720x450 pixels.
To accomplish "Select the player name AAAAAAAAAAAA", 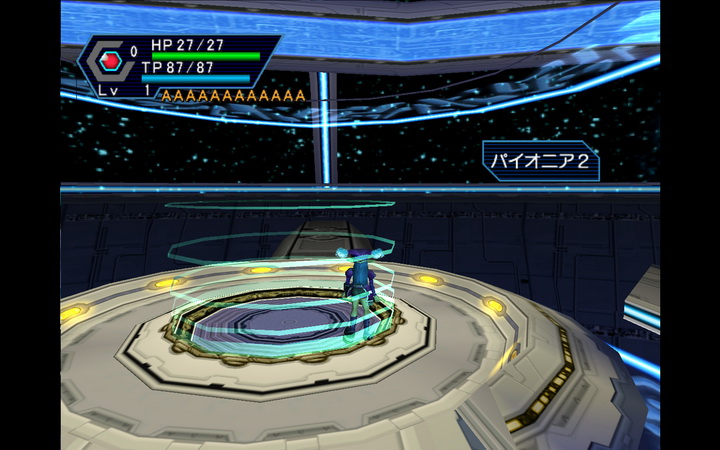I will [233, 96].
